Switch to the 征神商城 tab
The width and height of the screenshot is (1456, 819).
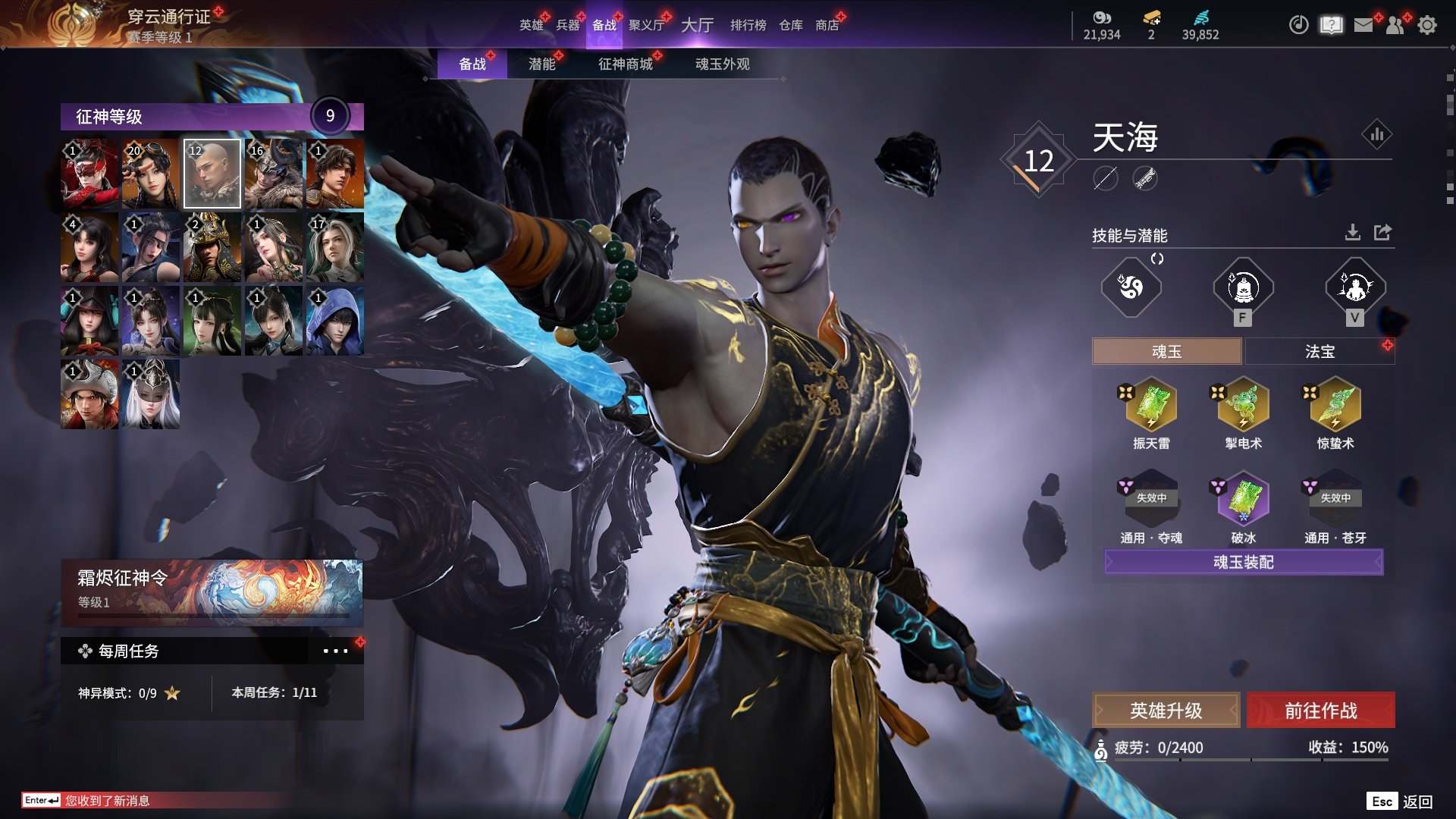[625, 64]
